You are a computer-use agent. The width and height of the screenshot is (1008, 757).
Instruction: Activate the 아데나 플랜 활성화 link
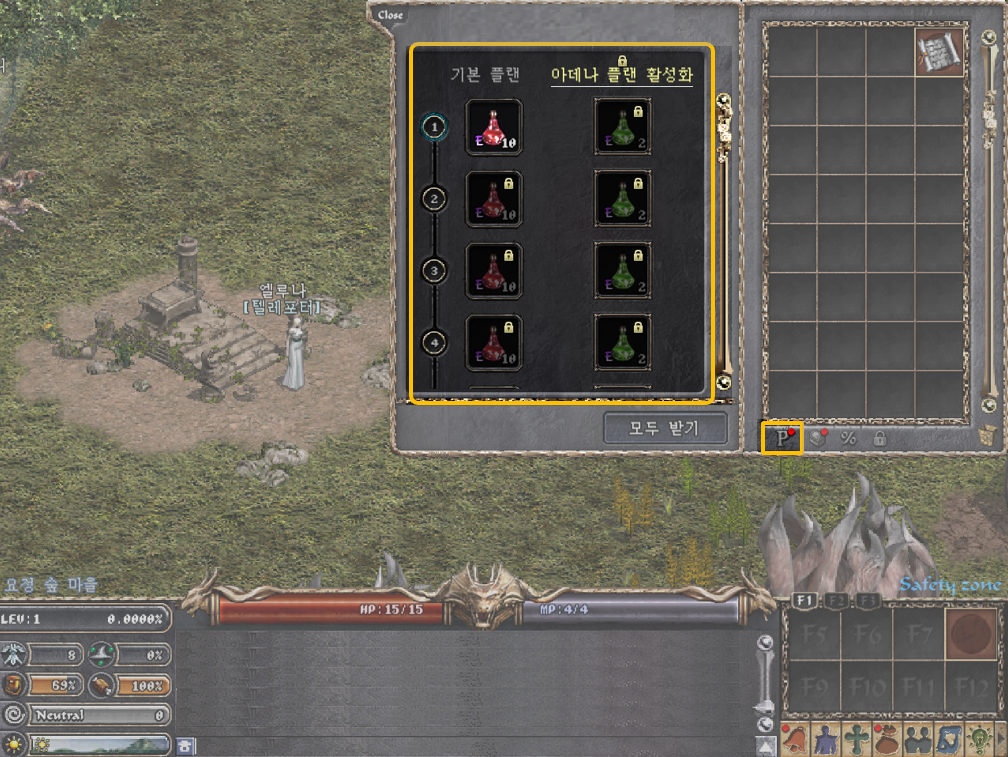coord(622,75)
